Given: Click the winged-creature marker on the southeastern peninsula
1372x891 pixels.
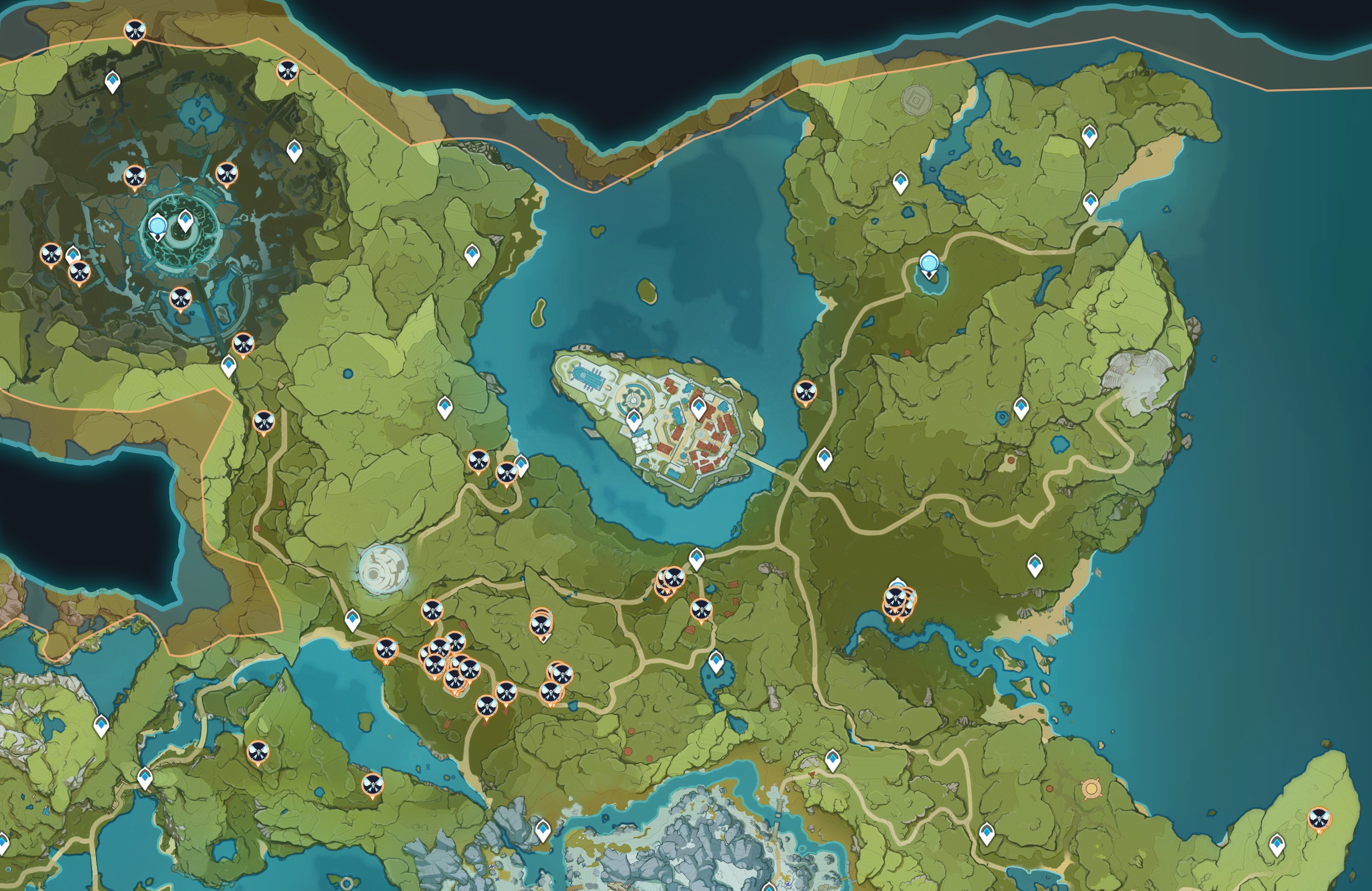Looking at the screenshot, I should click(x=1319, y=819).
